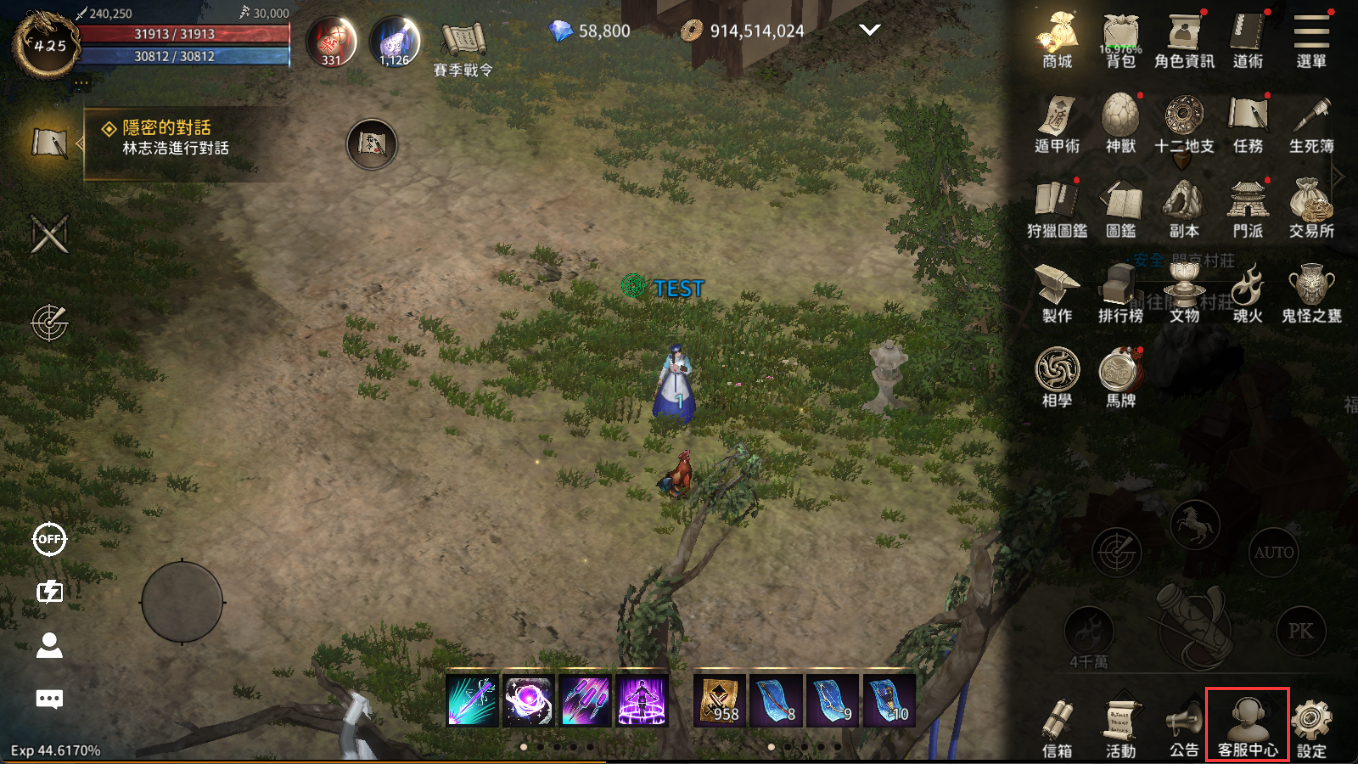Close the 選單 hamburger menu
The height and width of the screenshot is (764, 1358).
tap(1311, 38)
